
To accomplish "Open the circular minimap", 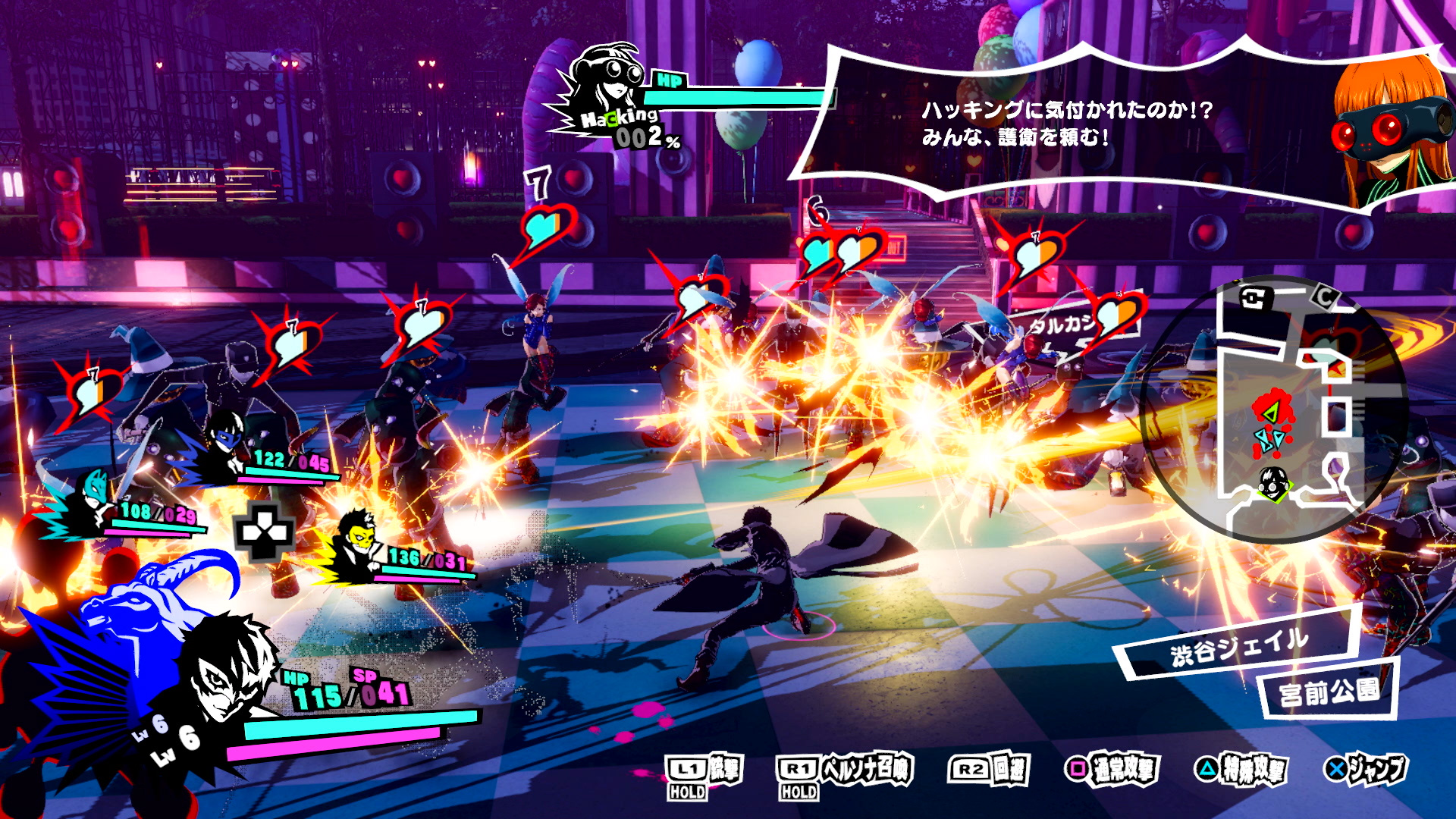I will pos(1274,409).
